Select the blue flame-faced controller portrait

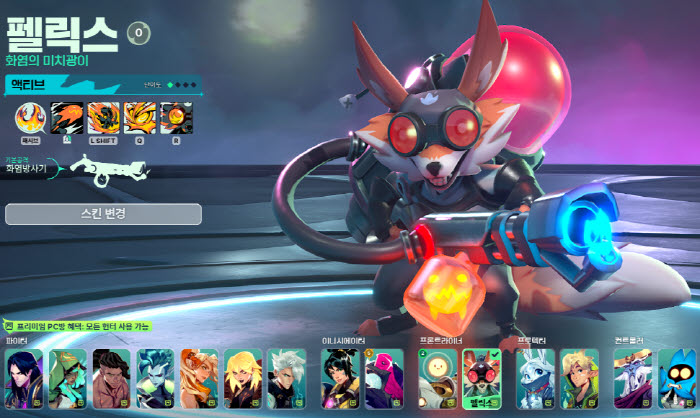678,379
